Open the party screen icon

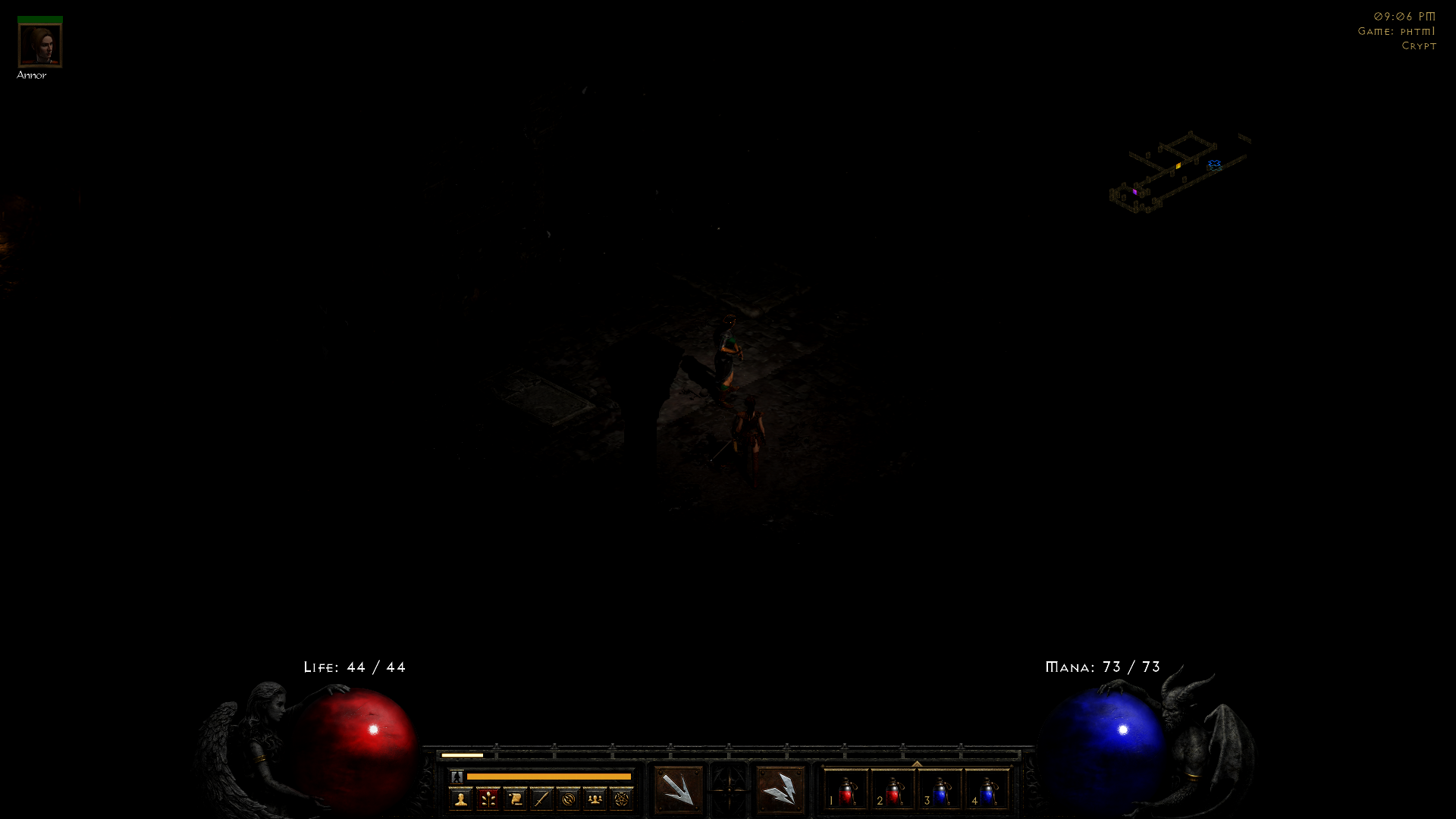point(594,799)
